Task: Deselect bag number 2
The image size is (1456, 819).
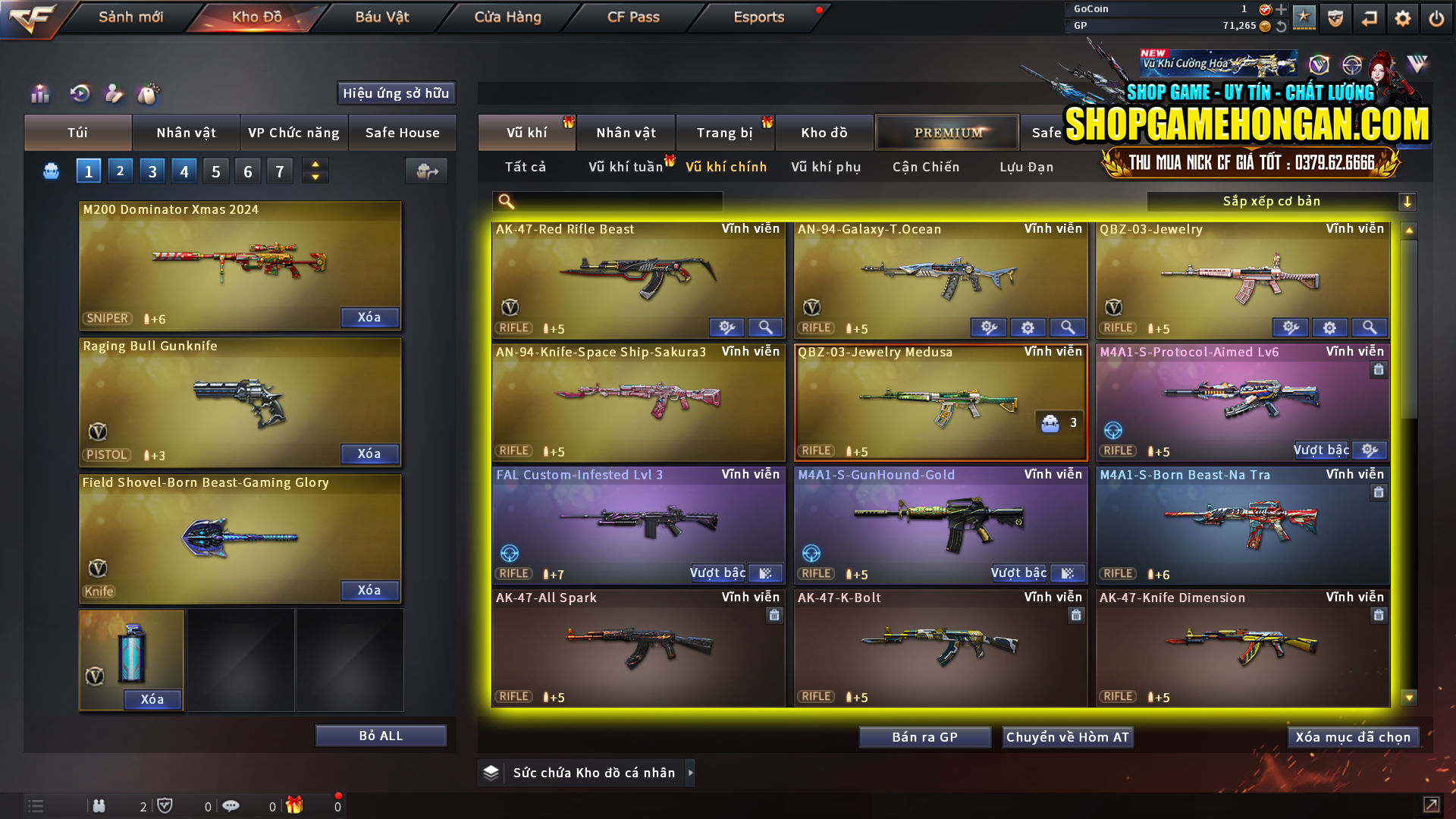Action: click(120, 171)
